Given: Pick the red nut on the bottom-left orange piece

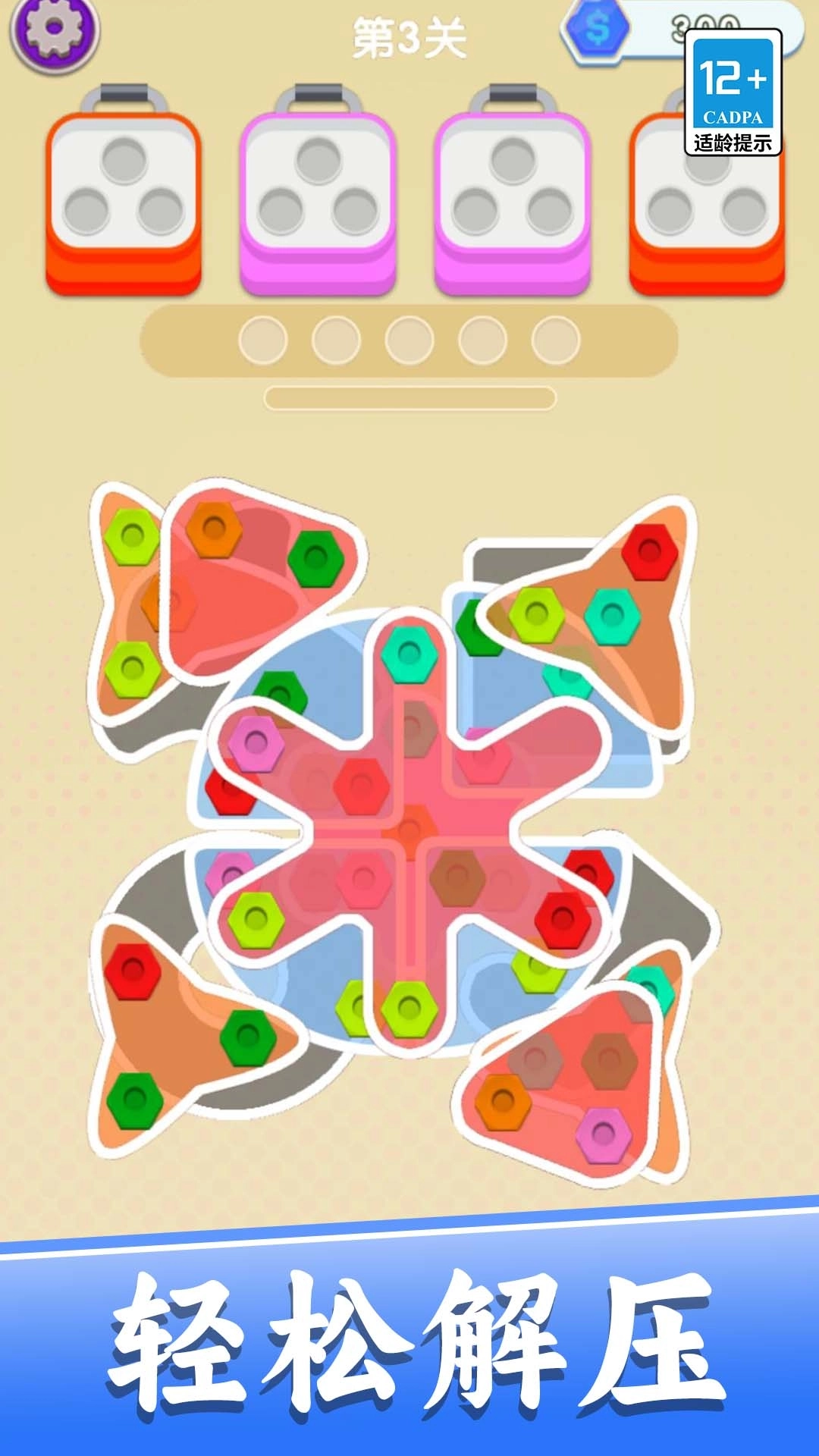Looking at the screenshot, I should [x=133, y=971].
